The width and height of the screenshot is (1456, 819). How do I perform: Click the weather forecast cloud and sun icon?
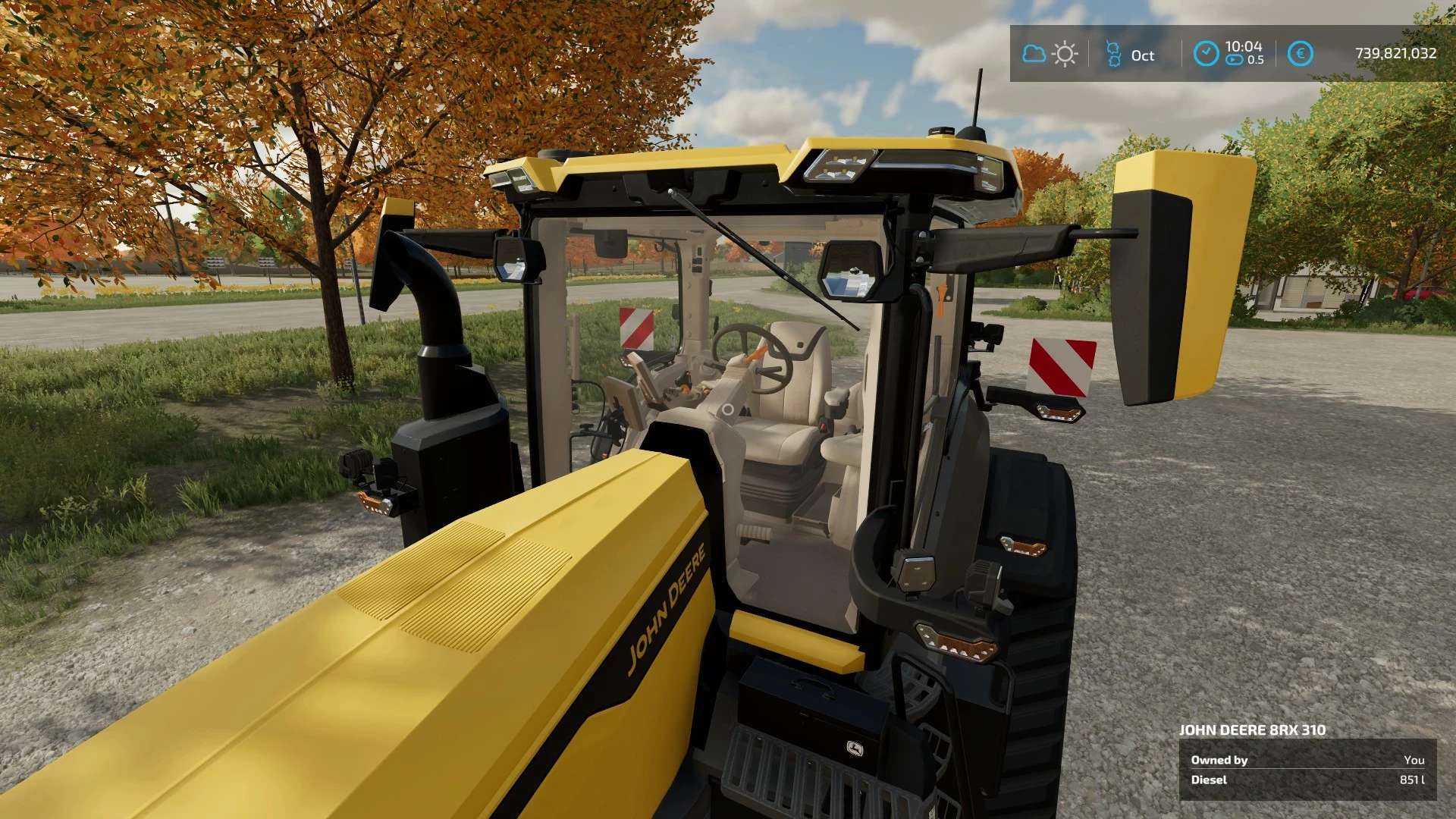1050,54
